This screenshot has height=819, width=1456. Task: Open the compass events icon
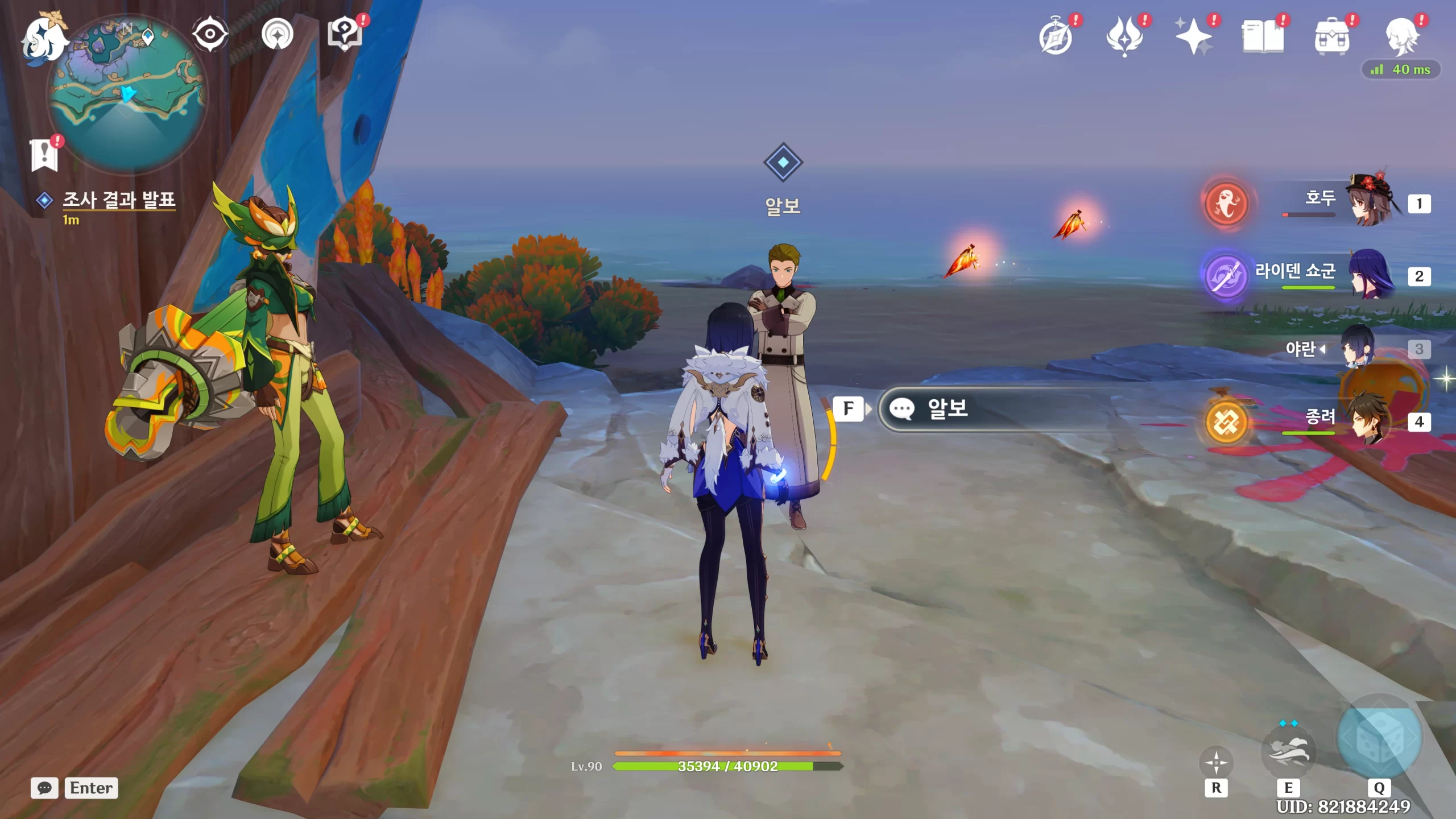point(1056,36)
